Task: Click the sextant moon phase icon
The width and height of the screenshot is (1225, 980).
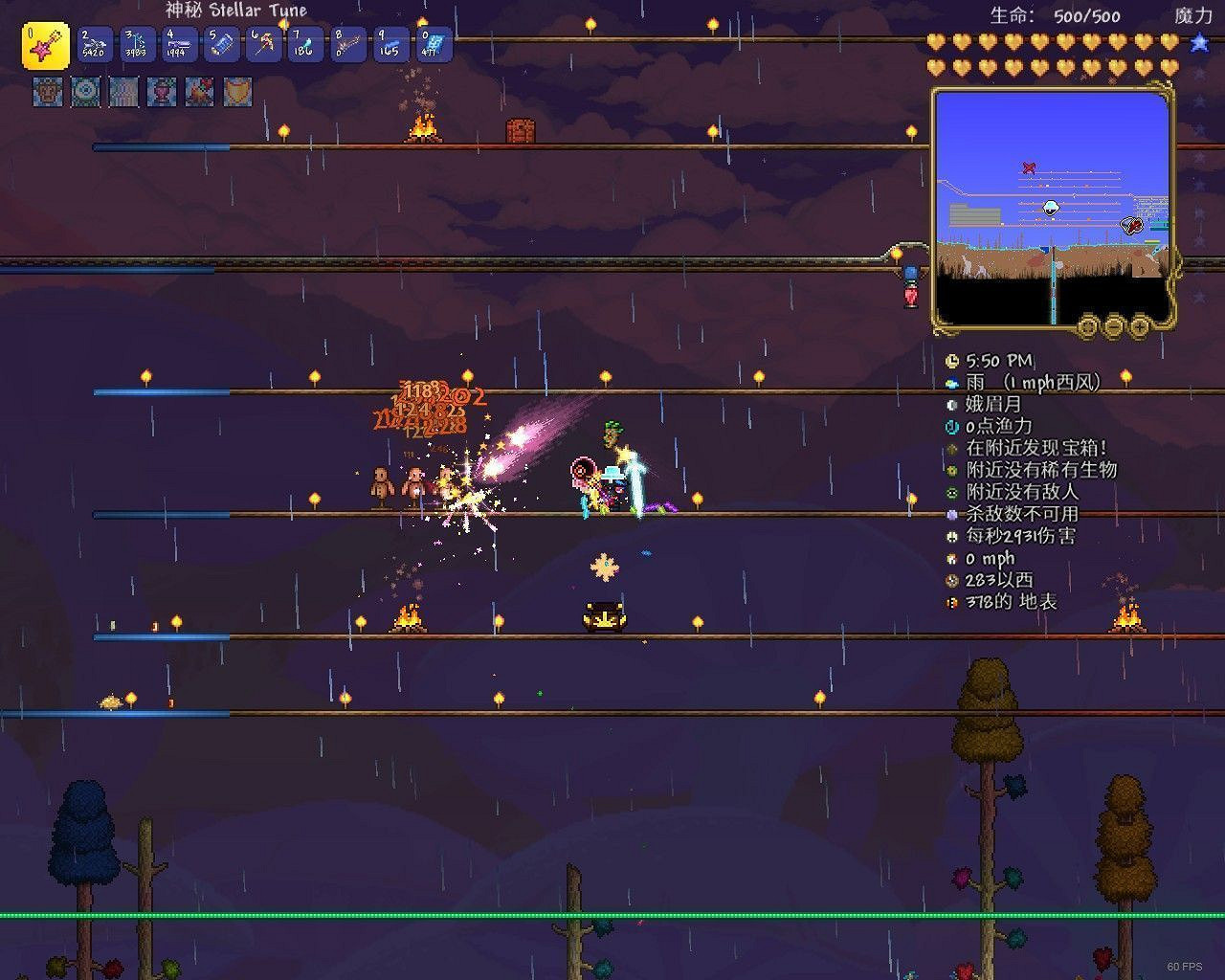Action: coord(950,404)
